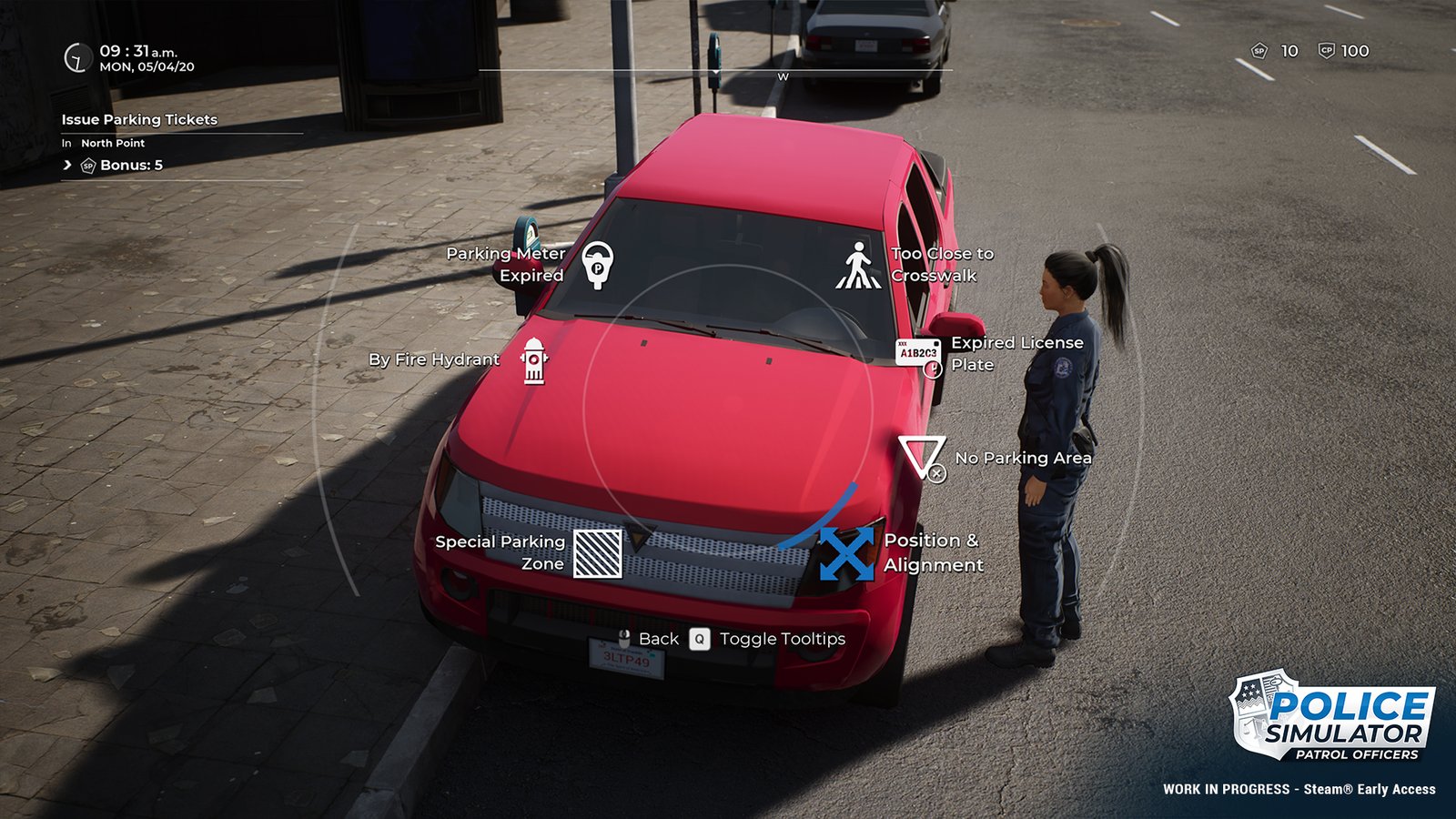The height and width of the screenshot is (819, 1456).
Task: Click the W marker on the compass bar
Action: 781,76
